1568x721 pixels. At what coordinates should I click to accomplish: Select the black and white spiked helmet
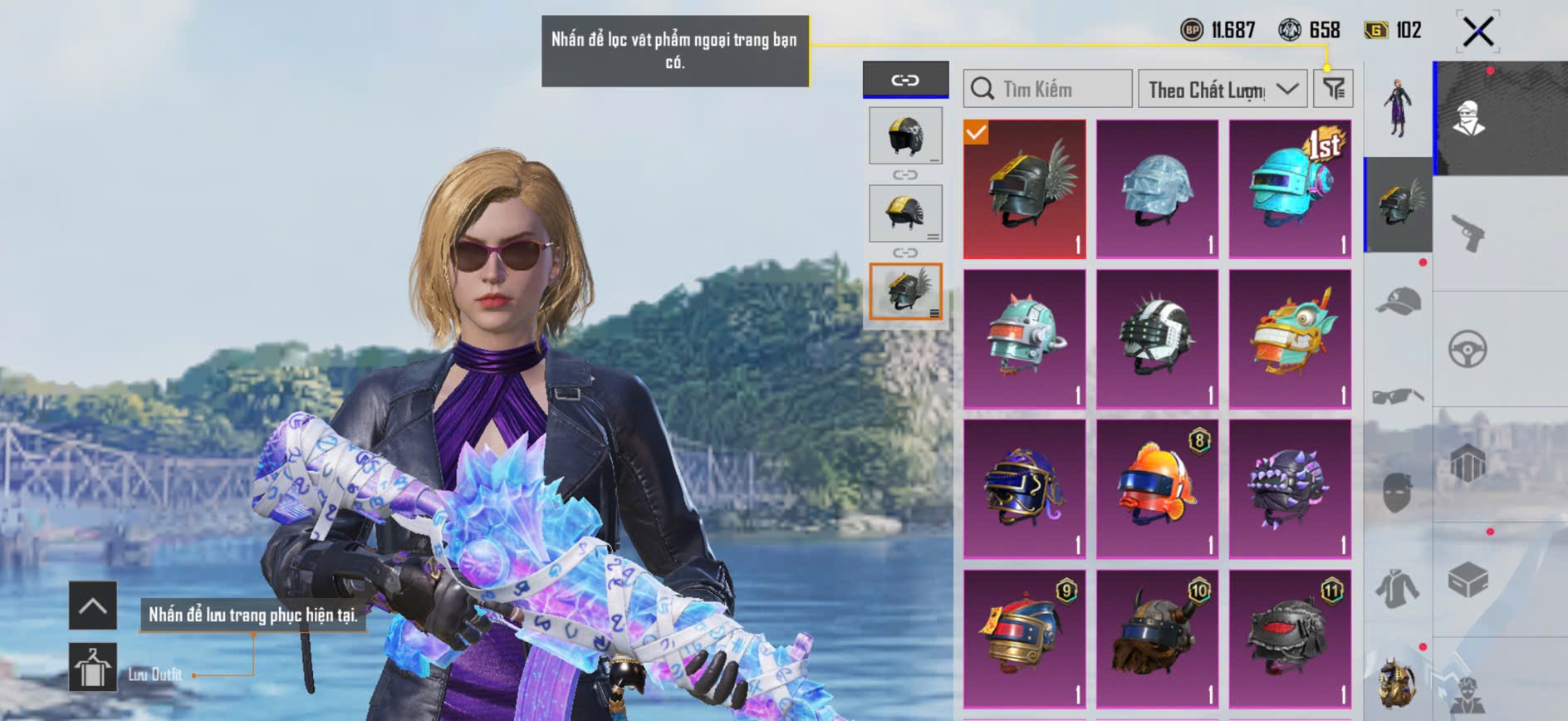click(1157, 339)
